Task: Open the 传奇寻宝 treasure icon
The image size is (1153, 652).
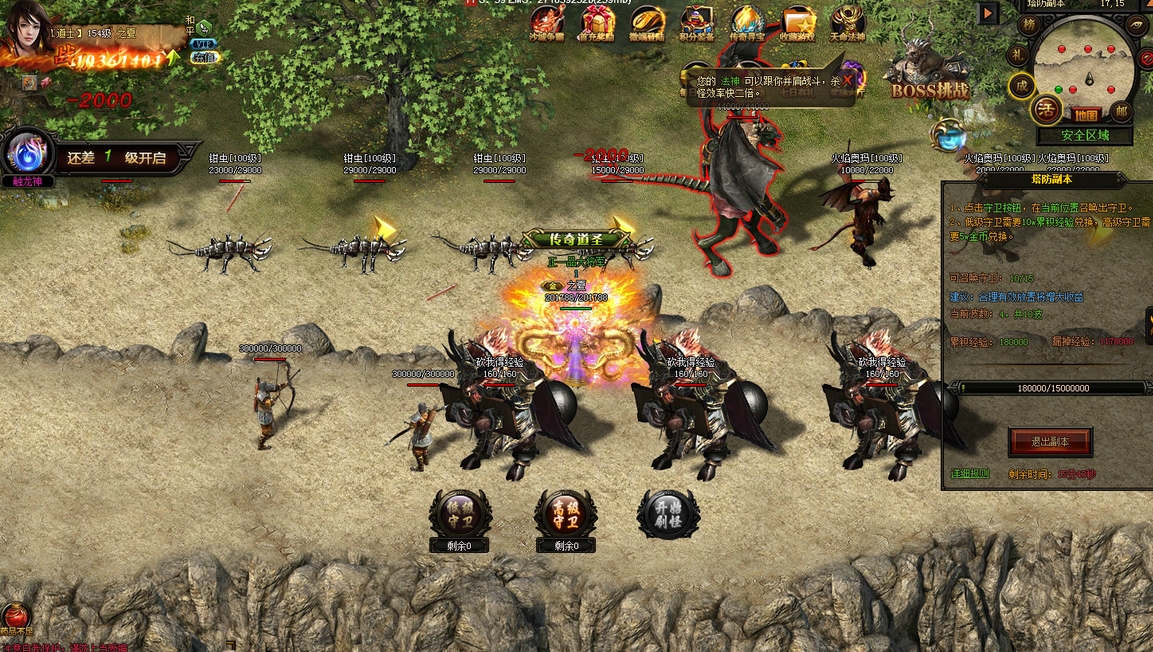Action: (x=747, y=22)
